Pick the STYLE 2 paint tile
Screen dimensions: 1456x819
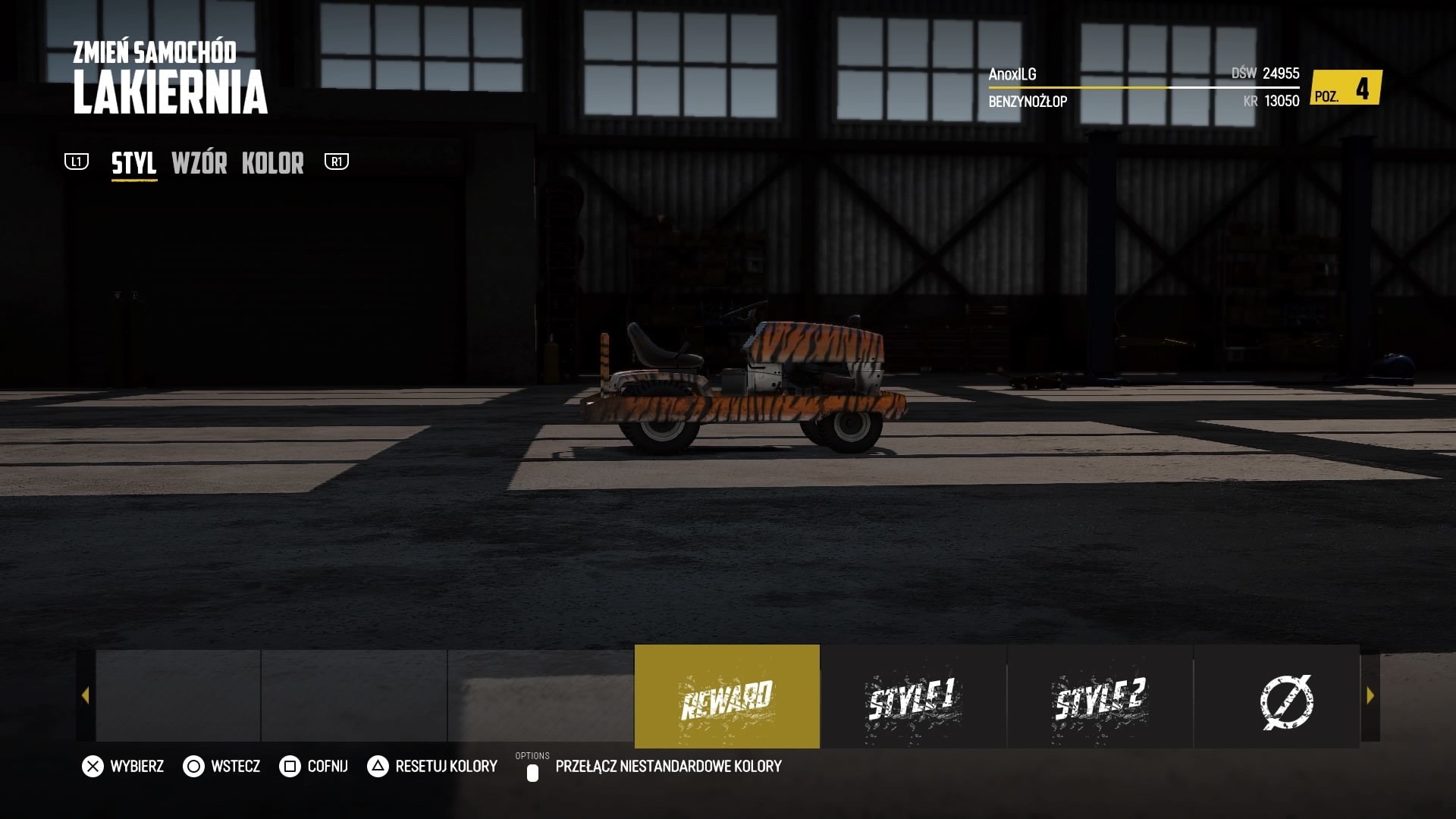[x=1100, y=696]
